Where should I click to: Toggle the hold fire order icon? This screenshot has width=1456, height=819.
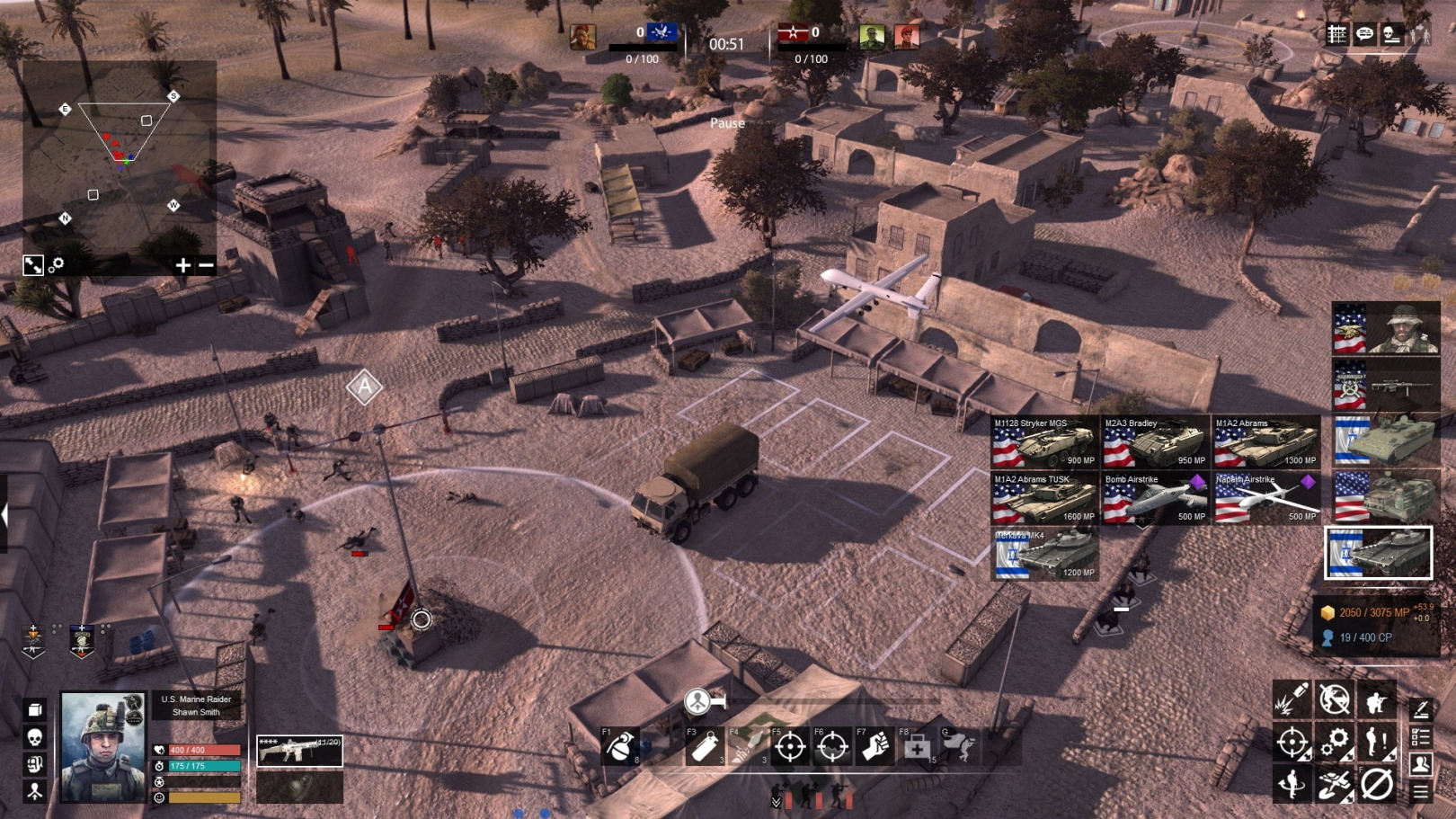[x=1335, y=699]
